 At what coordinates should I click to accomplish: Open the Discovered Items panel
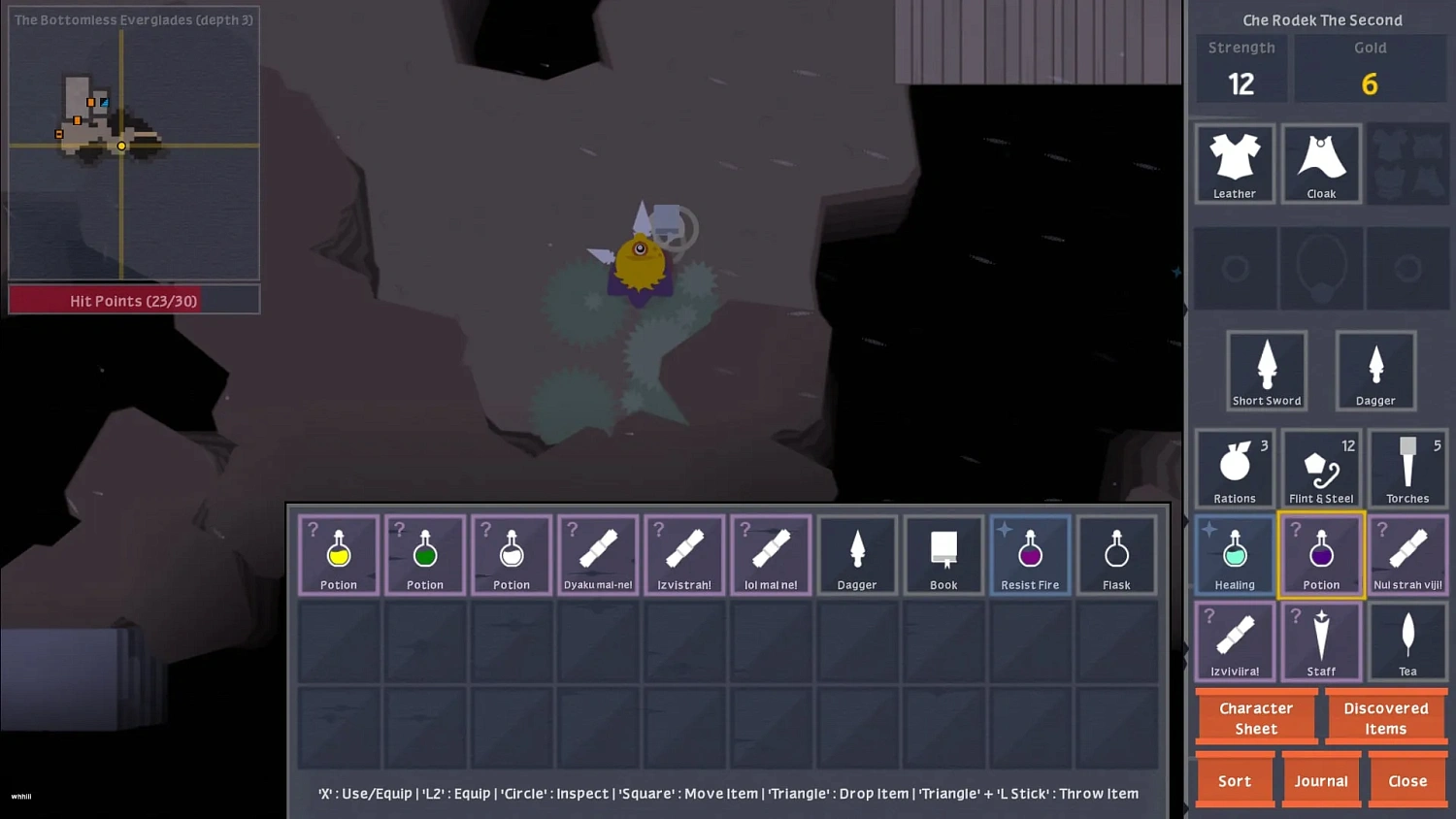1386,718
